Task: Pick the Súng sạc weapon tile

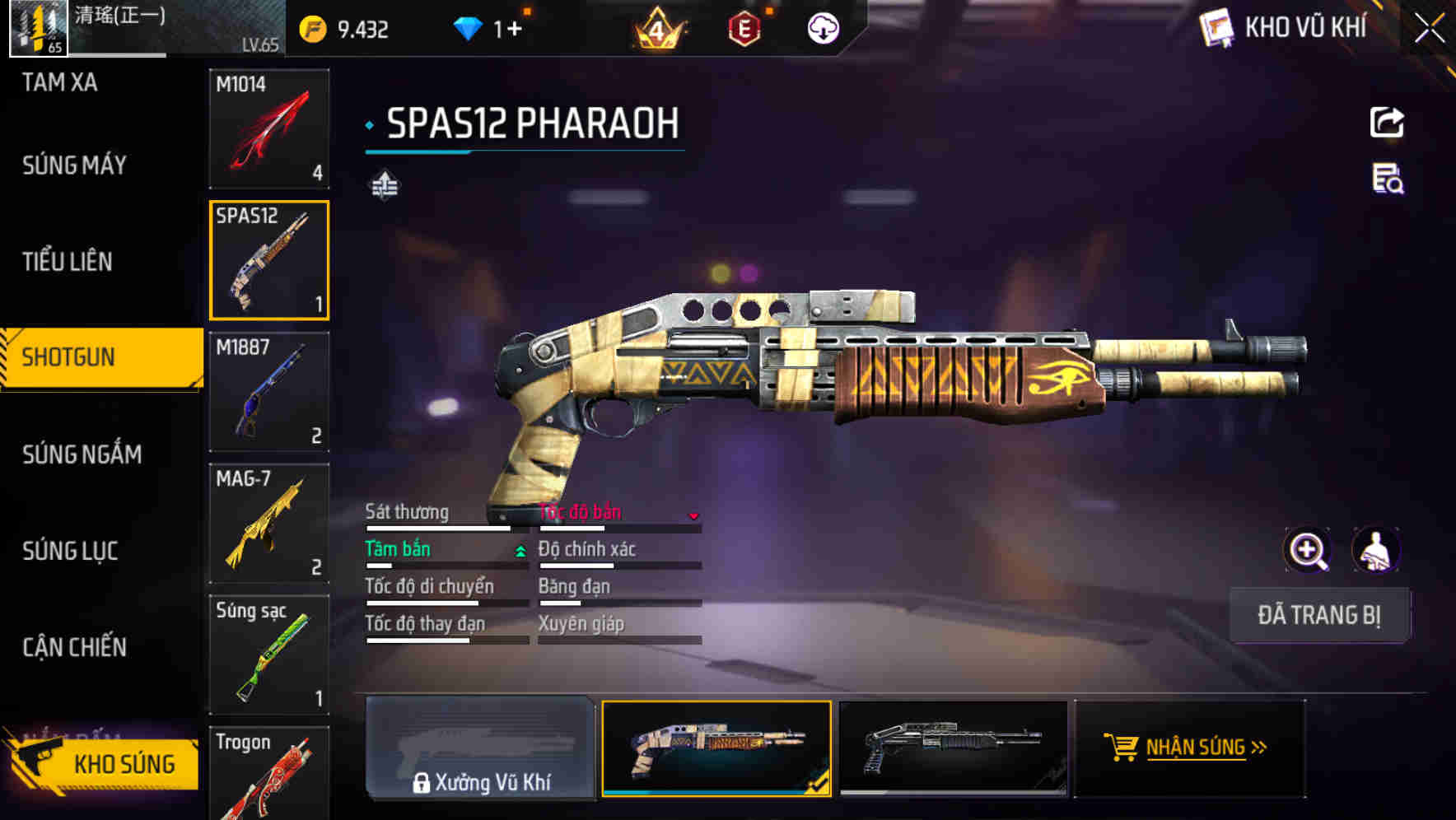Action: tap(269, 655)
